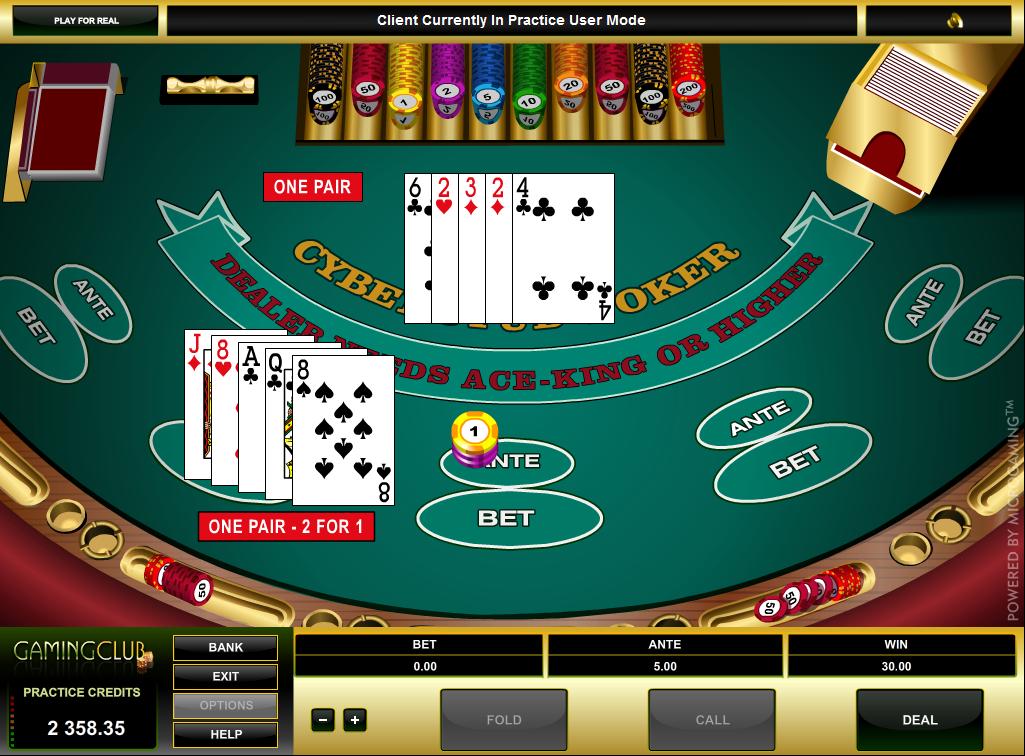
Task: Click the Play For Real button
Action: 87,20
